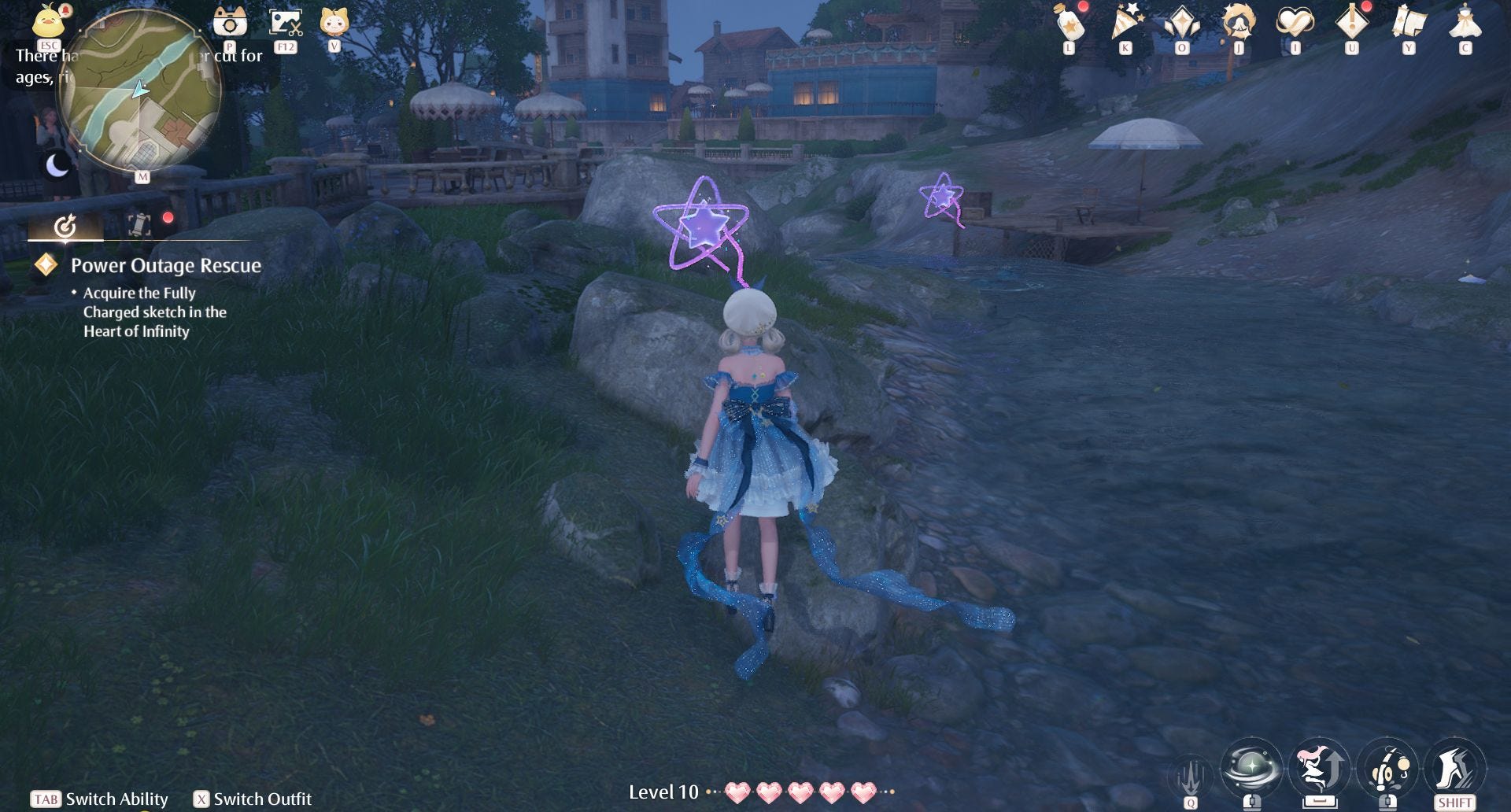This screenshot has height=812, width=1511.
Task: Open the exclamation diamond quest icon
Action: coord(1351,22)
